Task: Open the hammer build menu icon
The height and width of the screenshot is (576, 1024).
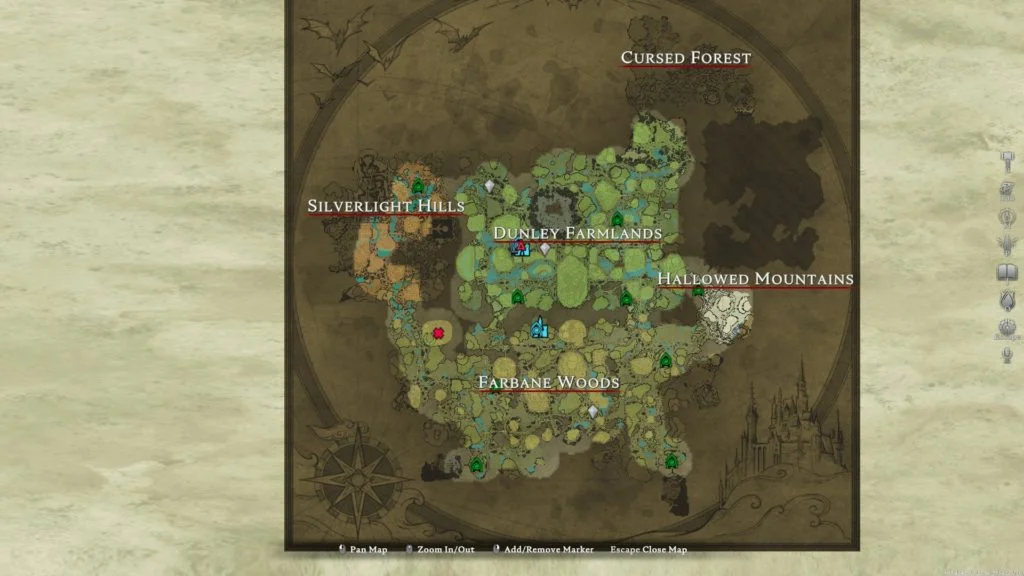Action: 1008,162
